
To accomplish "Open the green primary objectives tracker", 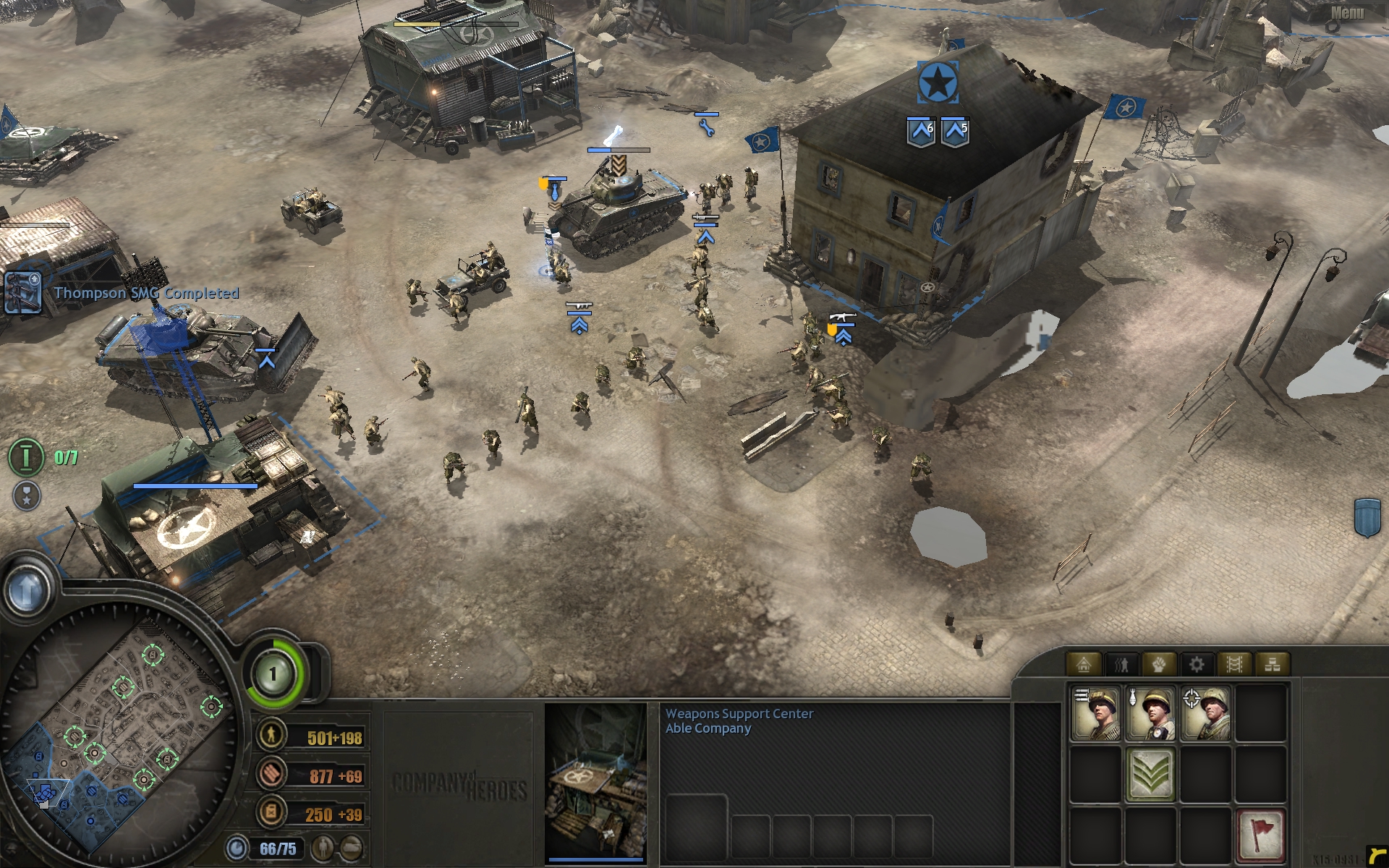I will pos(26,457).
